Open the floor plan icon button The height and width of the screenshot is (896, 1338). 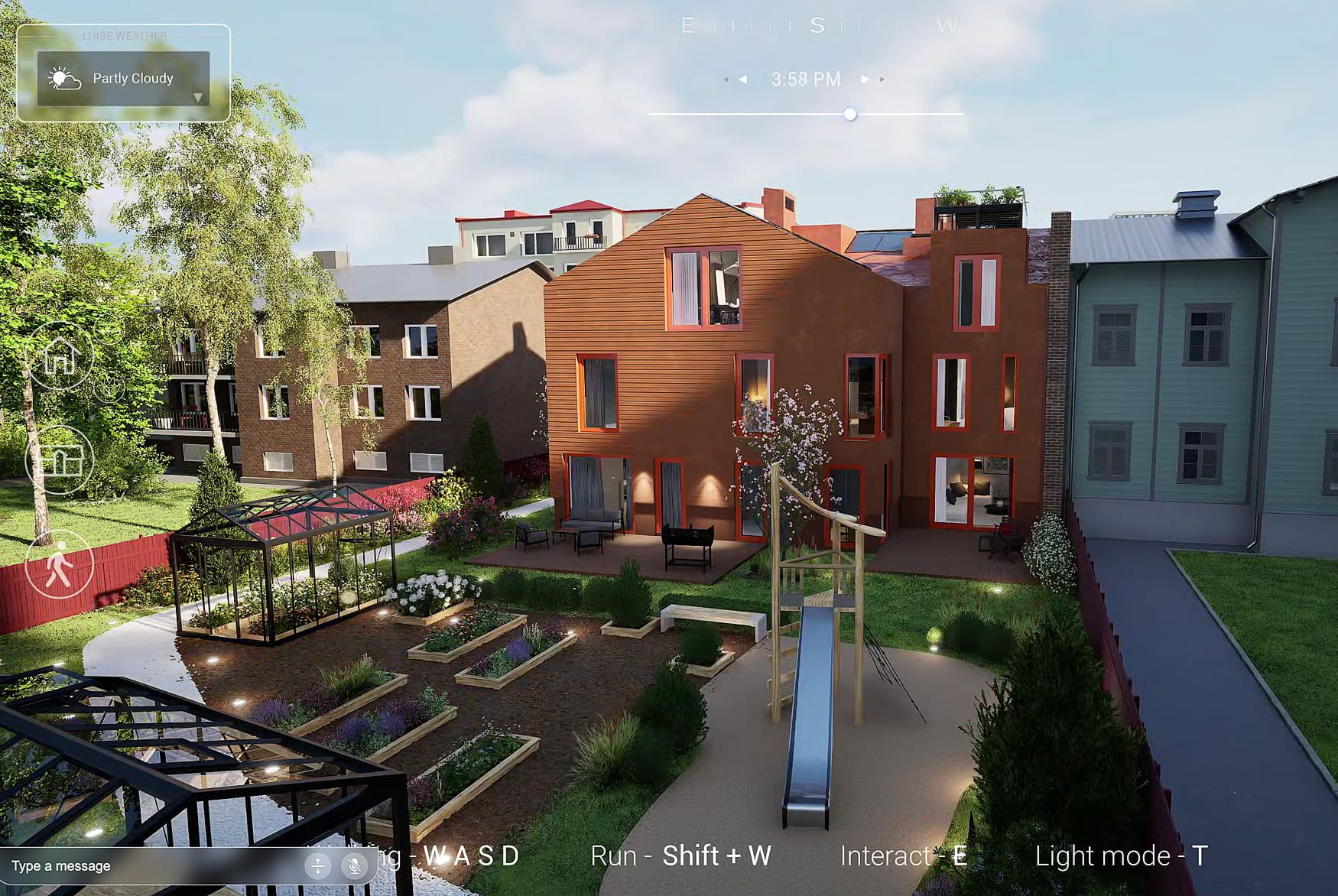pos(60,460)
